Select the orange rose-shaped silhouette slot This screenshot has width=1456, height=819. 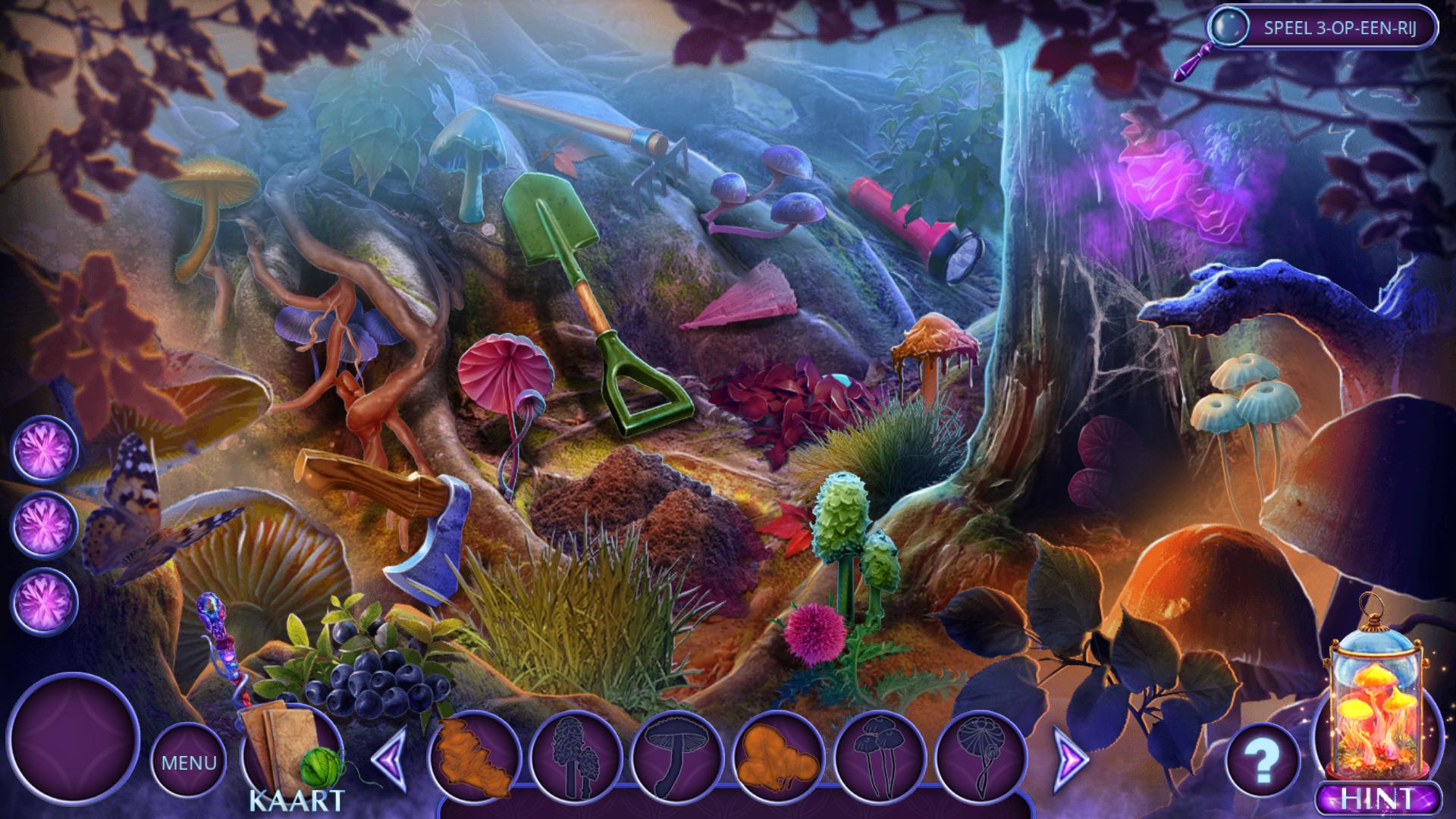[x=473, y=757]
